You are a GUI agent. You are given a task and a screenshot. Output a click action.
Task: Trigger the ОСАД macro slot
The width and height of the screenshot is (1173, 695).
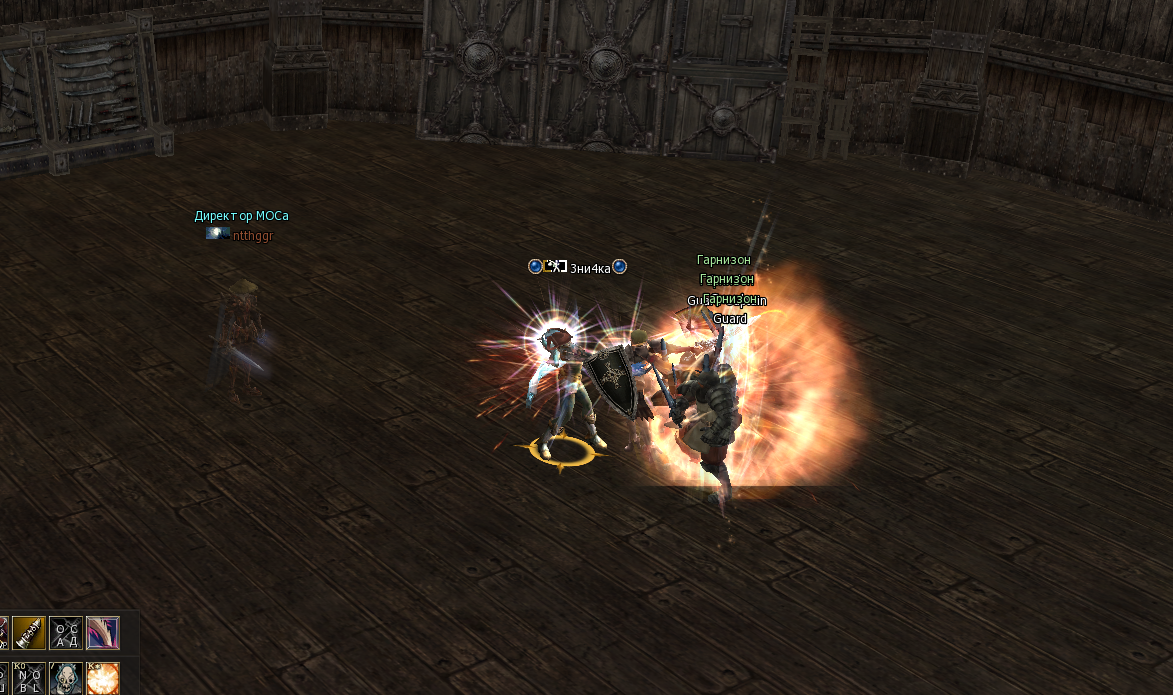pos(65,632)
